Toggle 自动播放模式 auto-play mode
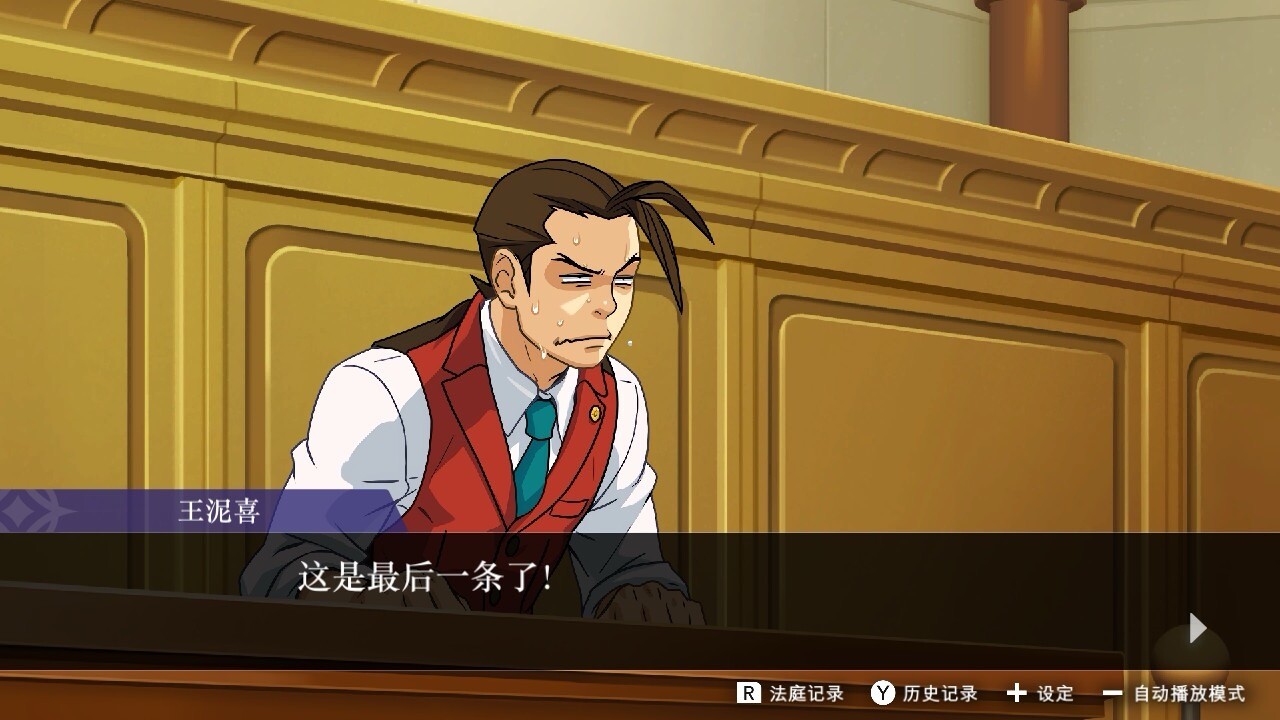Image resolution: width=1280 pixels, height=720 pixels. click(x=1174, y=693)
